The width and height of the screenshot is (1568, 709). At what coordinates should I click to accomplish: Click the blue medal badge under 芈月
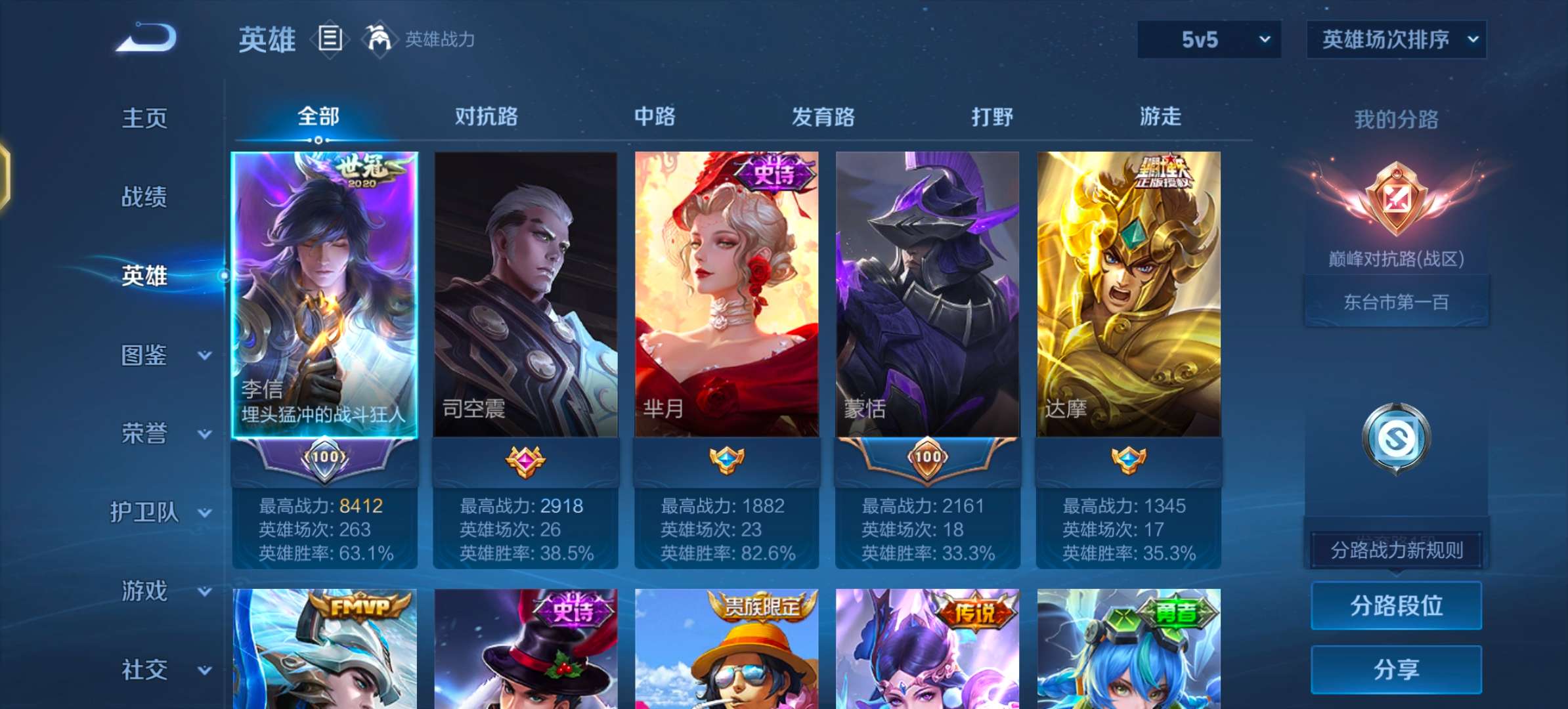click(x=727, y=460)
